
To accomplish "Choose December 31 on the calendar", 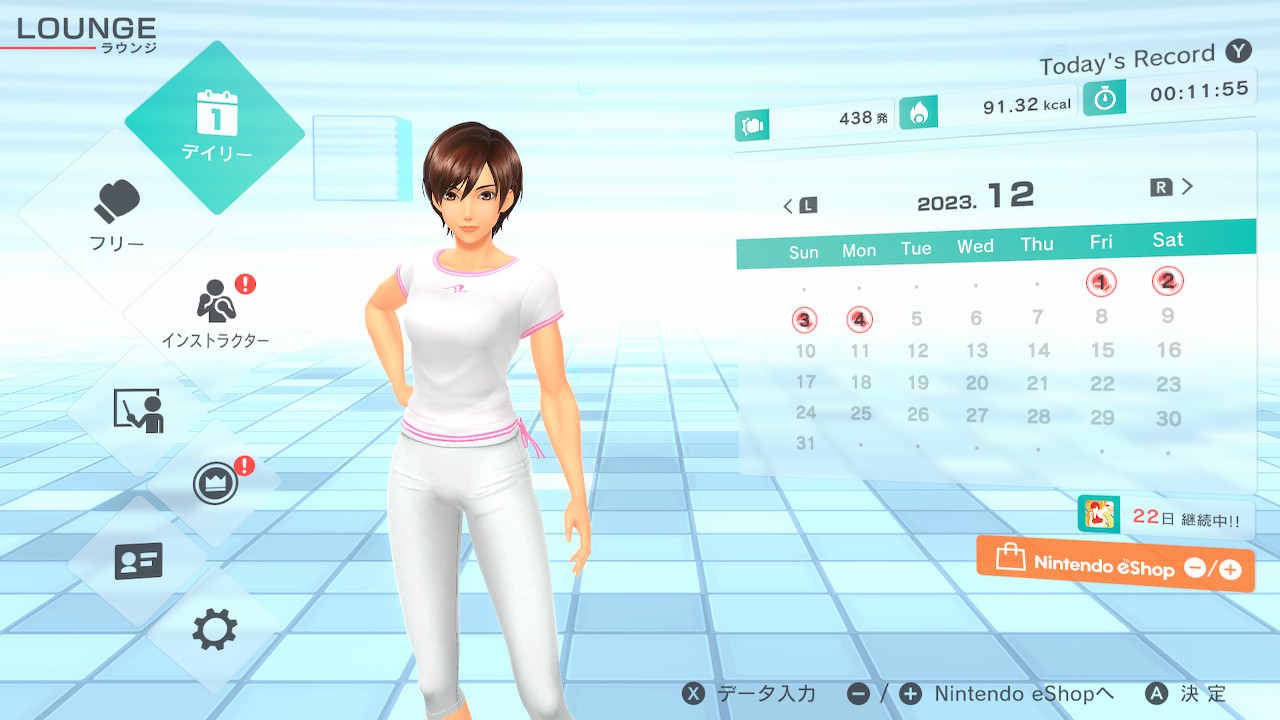I will [806, 443].
